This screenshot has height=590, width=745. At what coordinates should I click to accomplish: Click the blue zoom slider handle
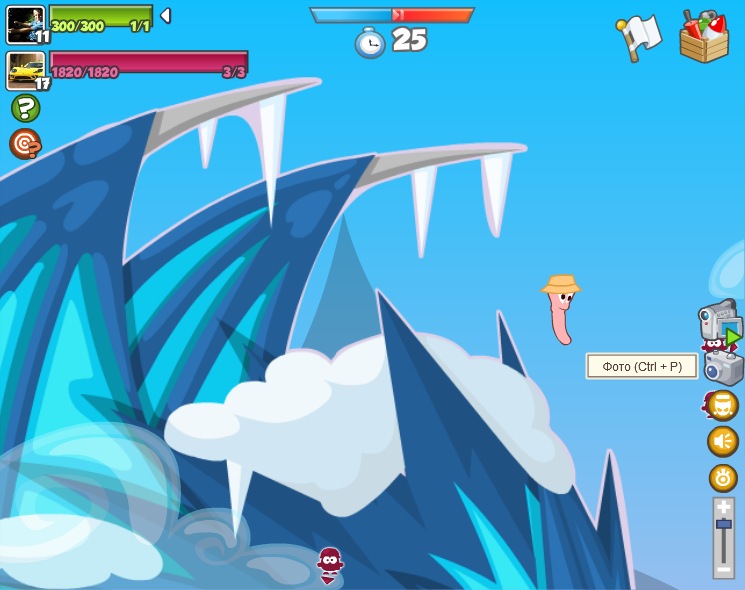[x=723, y=525]
